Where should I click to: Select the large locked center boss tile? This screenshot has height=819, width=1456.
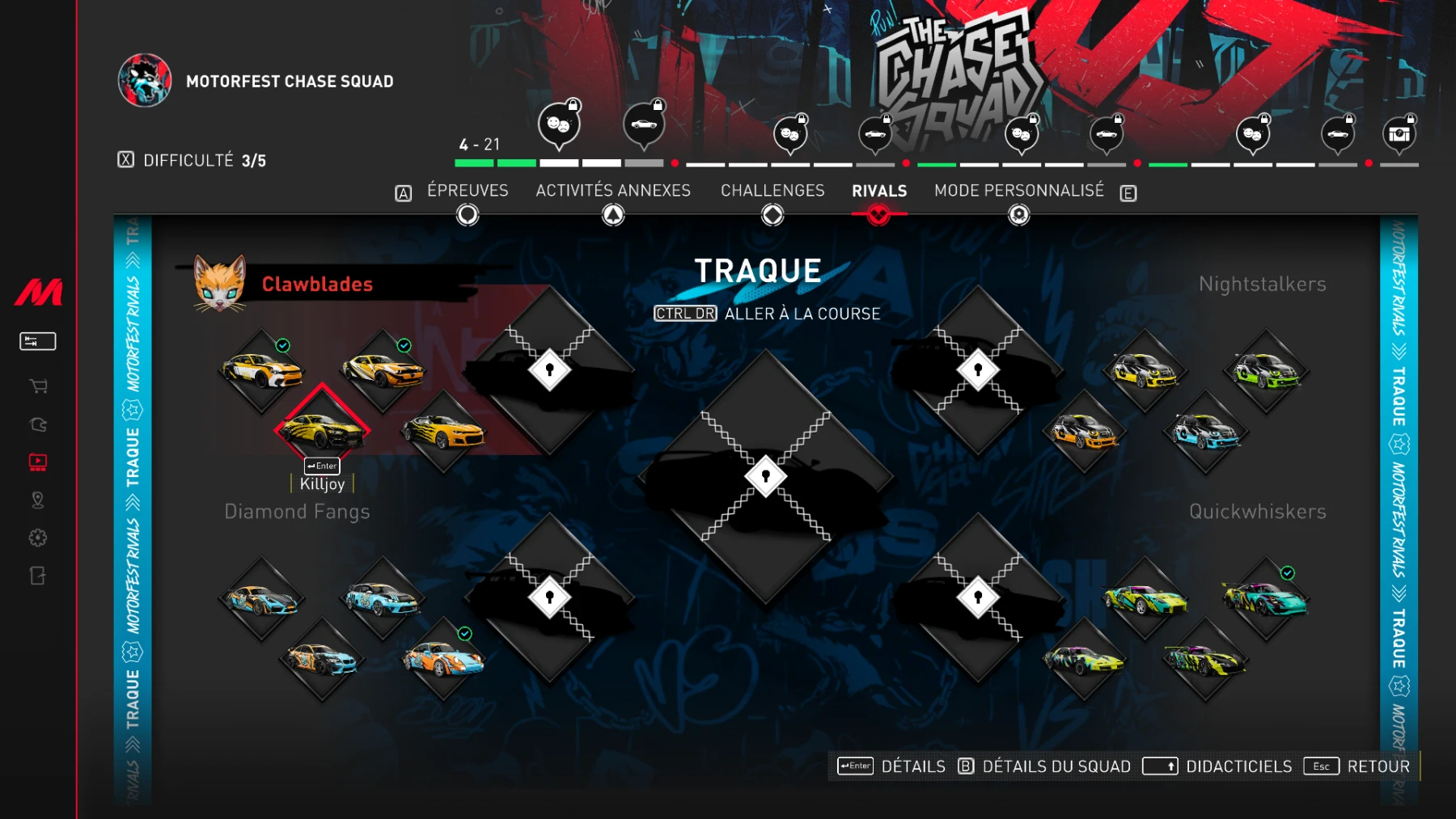tap(765, 475)
